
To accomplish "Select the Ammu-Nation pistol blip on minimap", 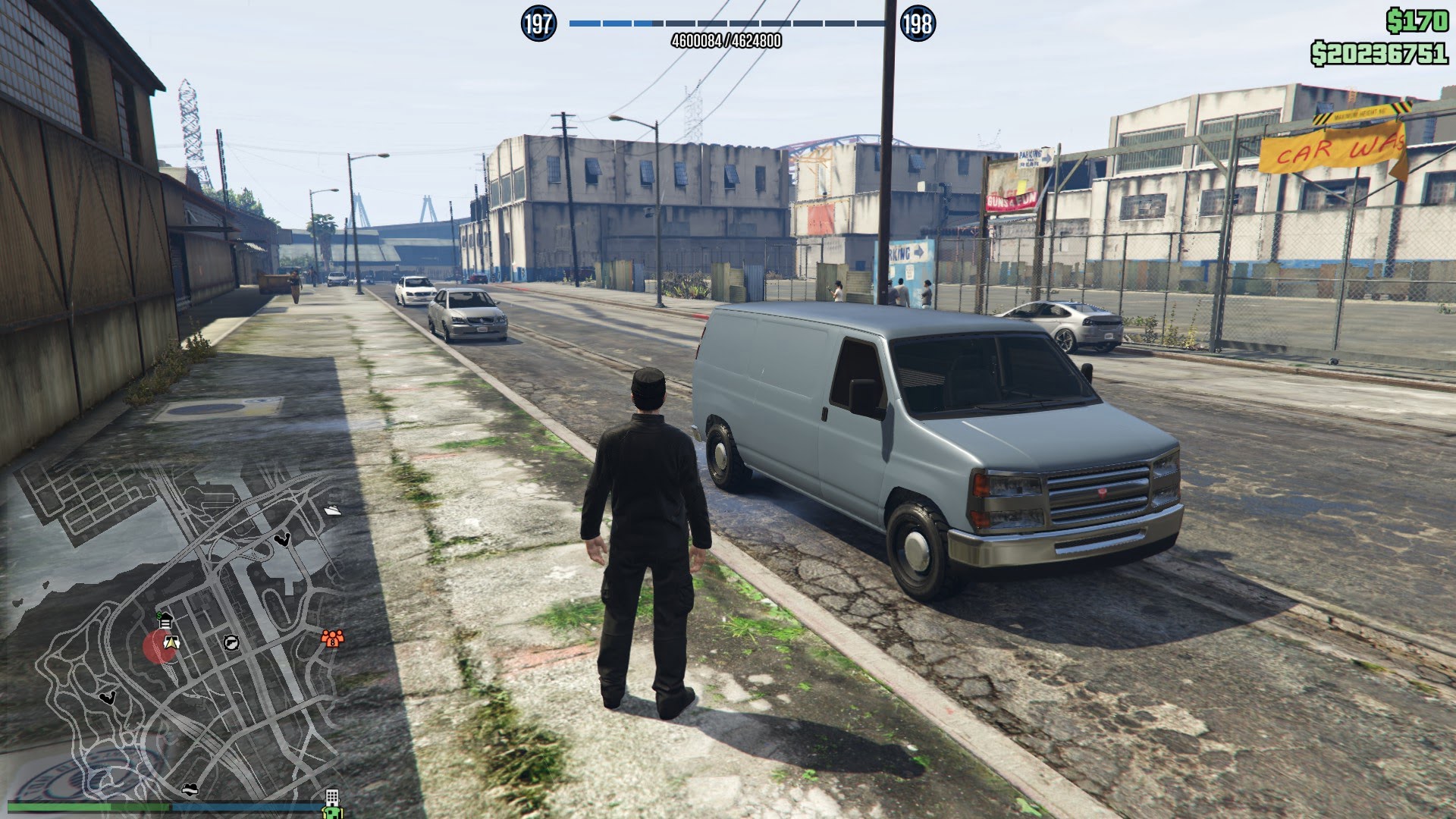I will click(x=231, y=643).
